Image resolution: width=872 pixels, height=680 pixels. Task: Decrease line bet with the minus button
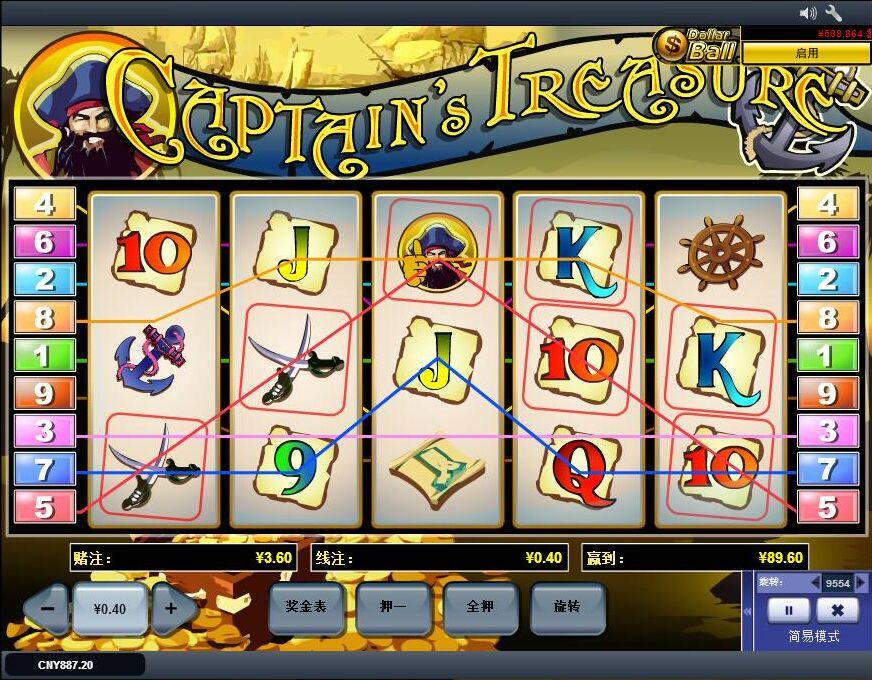[44, 608]
